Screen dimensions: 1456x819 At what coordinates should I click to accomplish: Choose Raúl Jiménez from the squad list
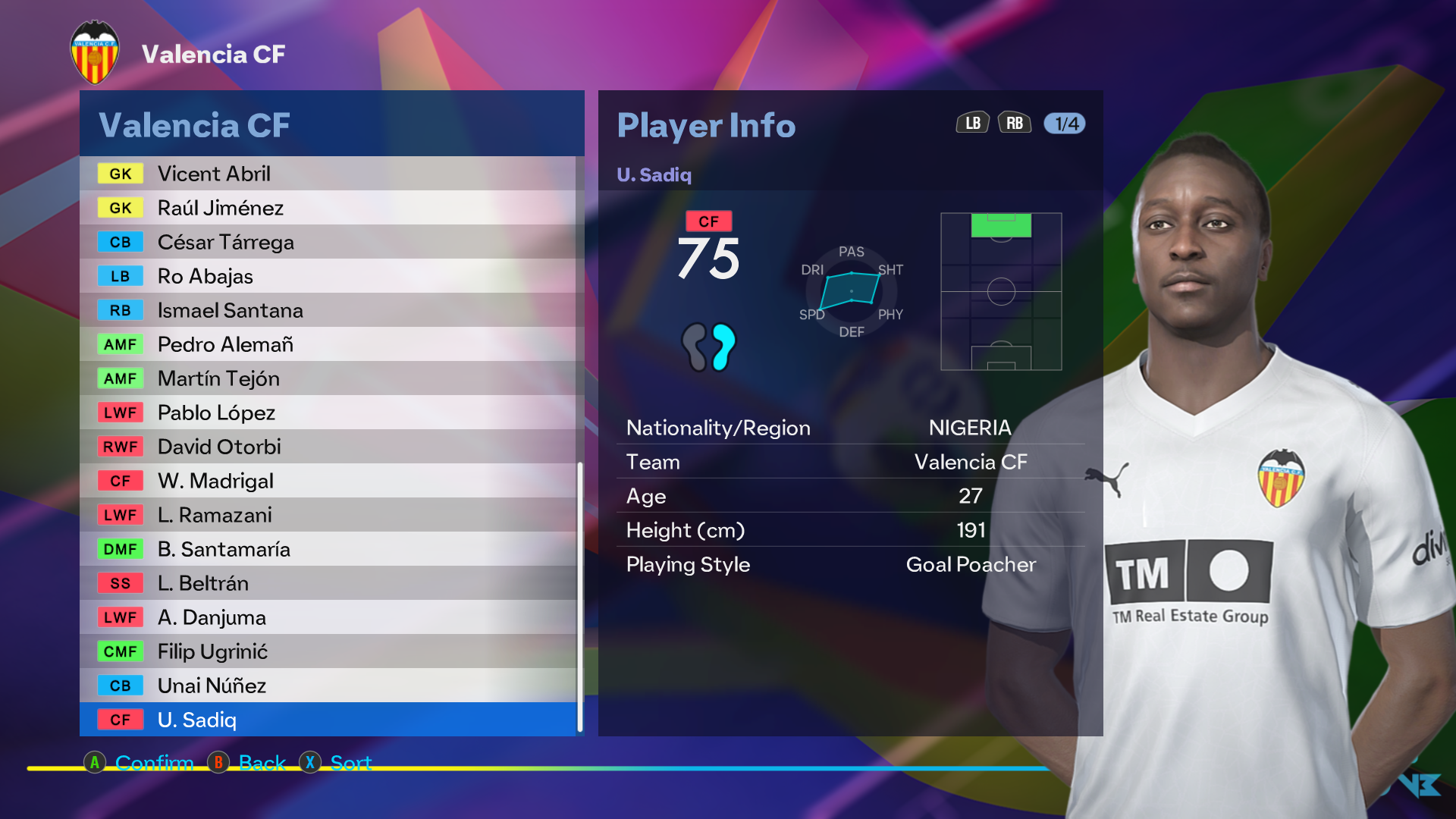[328, 208]
